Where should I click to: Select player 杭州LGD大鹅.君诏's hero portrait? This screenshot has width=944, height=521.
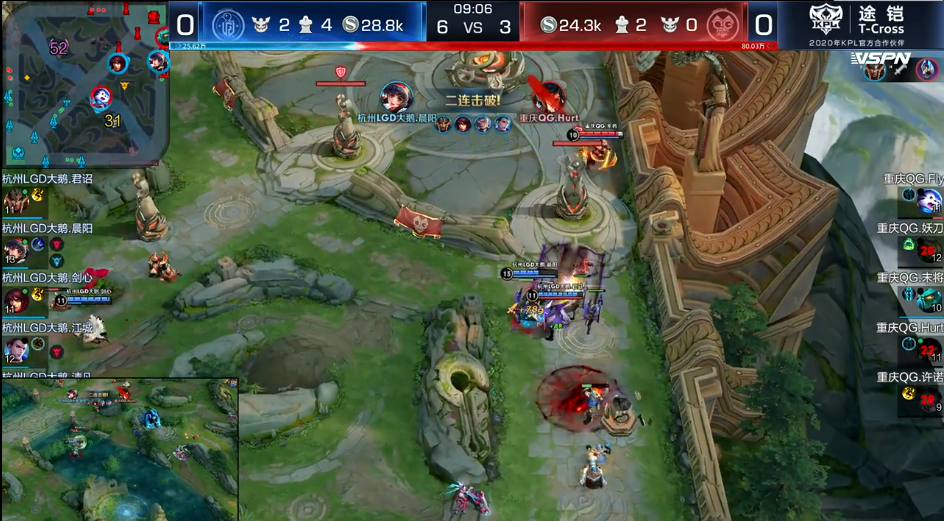point(15,202)
